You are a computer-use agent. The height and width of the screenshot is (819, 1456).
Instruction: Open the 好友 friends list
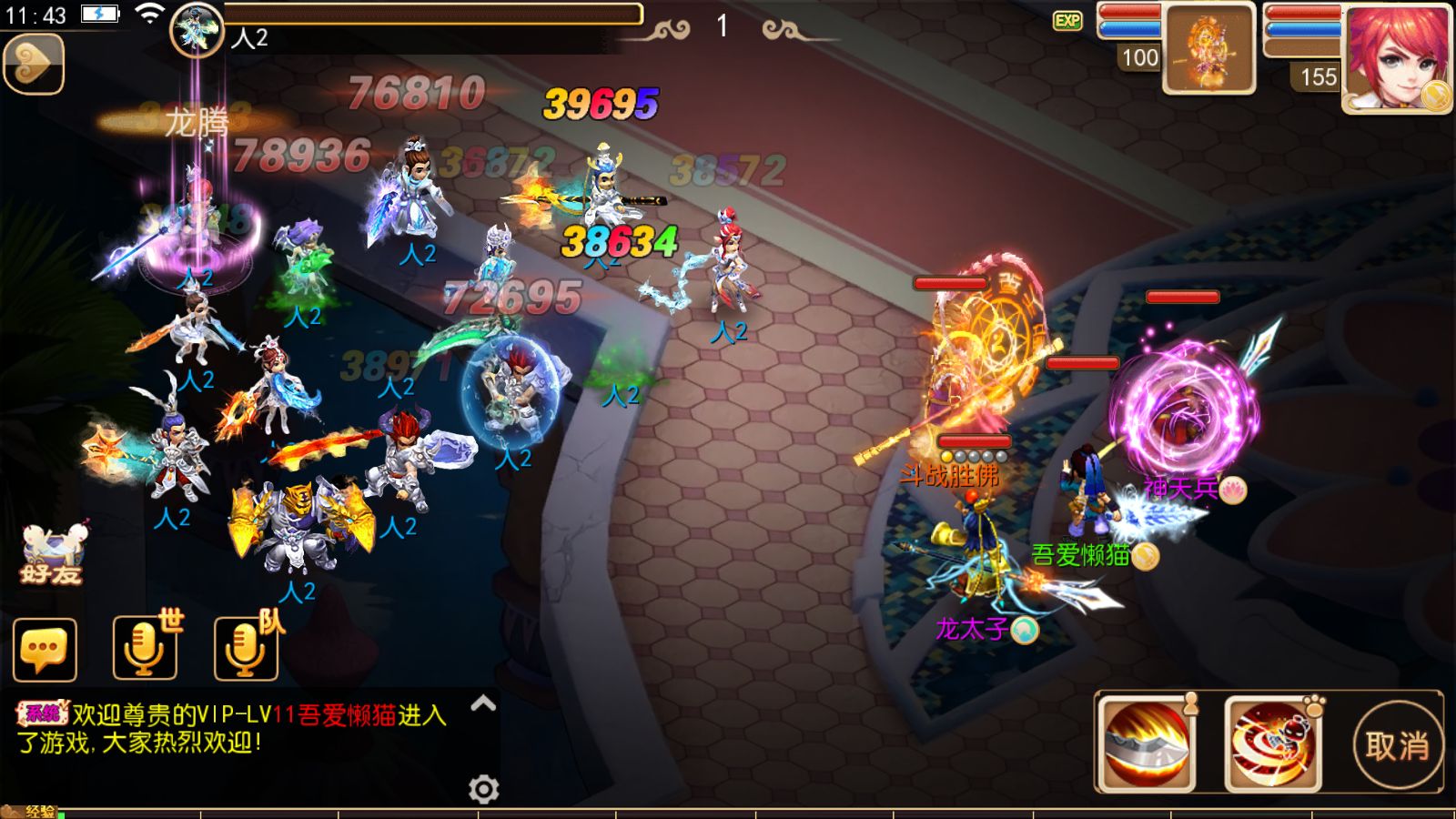(52, 555)
